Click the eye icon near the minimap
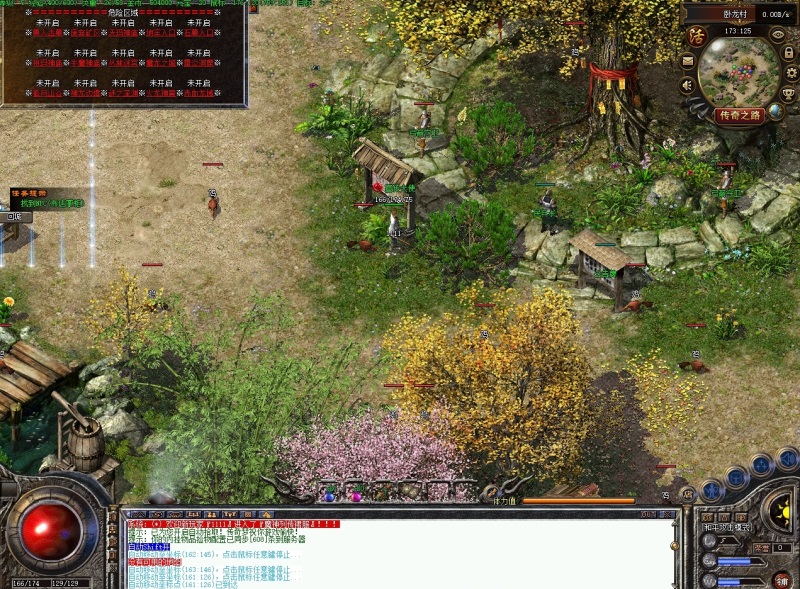Screen dimensions: 800x589 pos(778,35)
